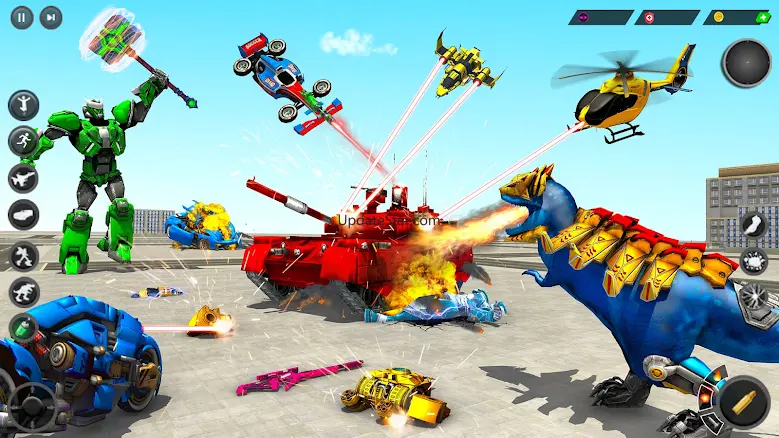Choose the car transformation icon
779x438 pixels.
[x=23, y=214]
